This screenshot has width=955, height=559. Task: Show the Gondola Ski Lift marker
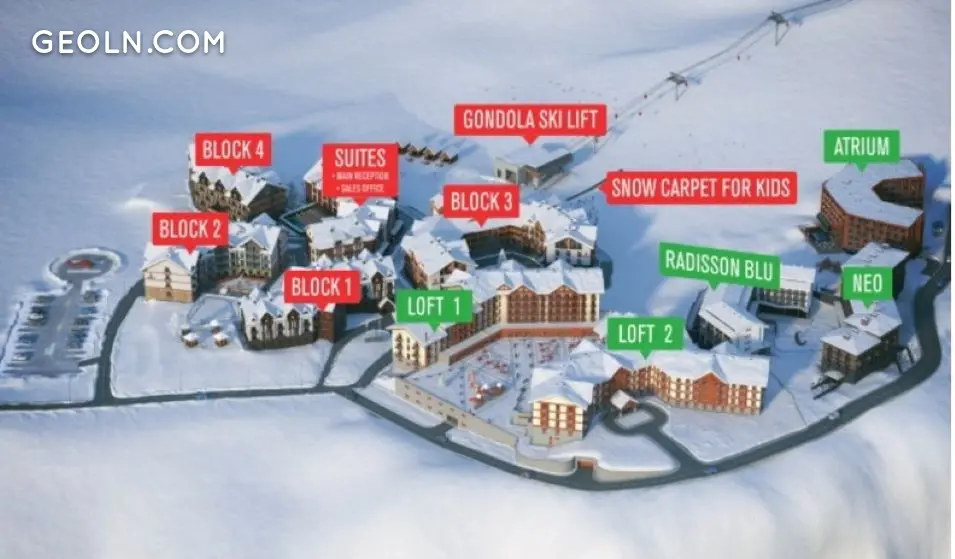(530, 120)
